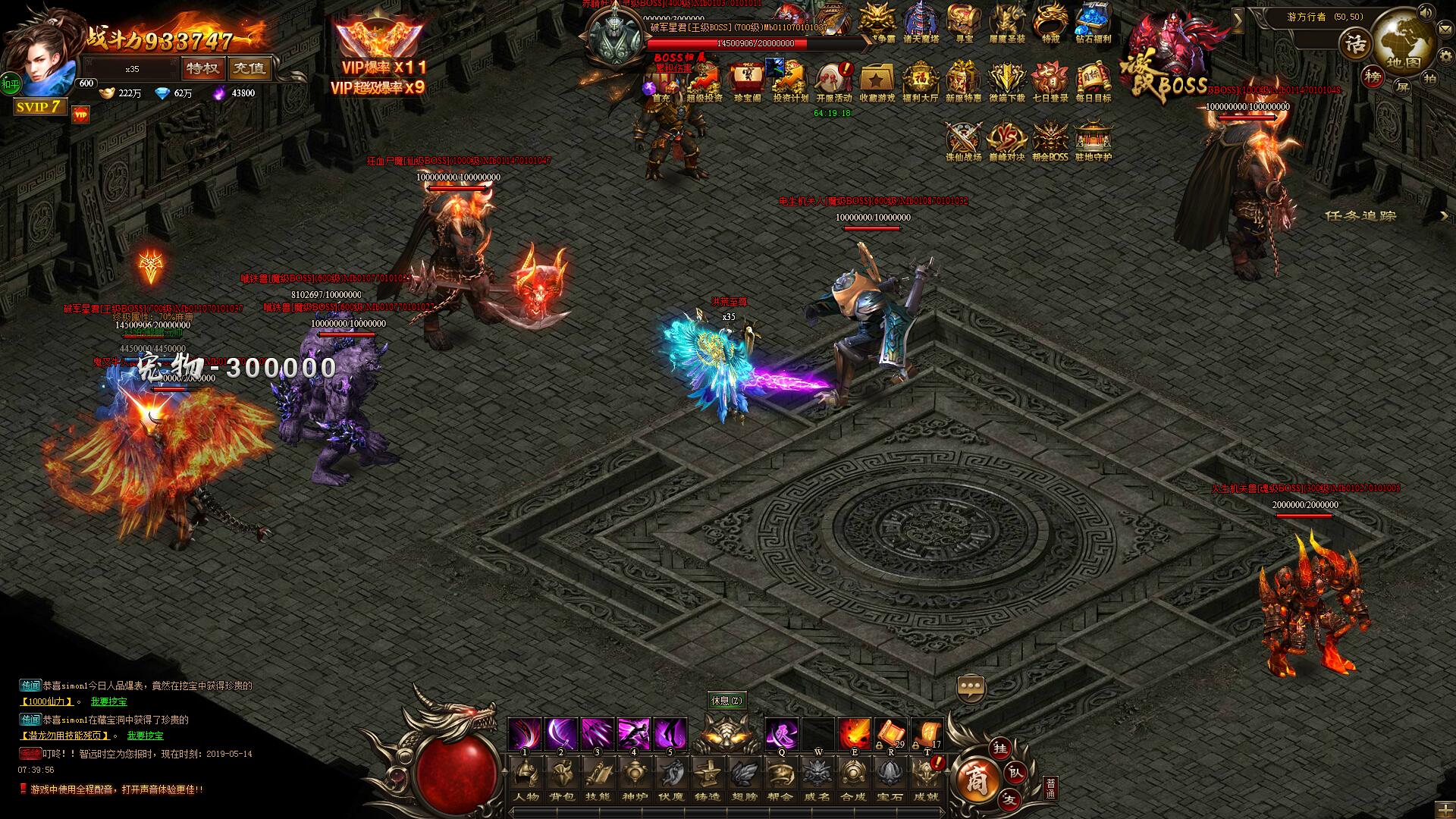
Task: Trigger the purple slash skill in slot 1
Action: point(525,735)
